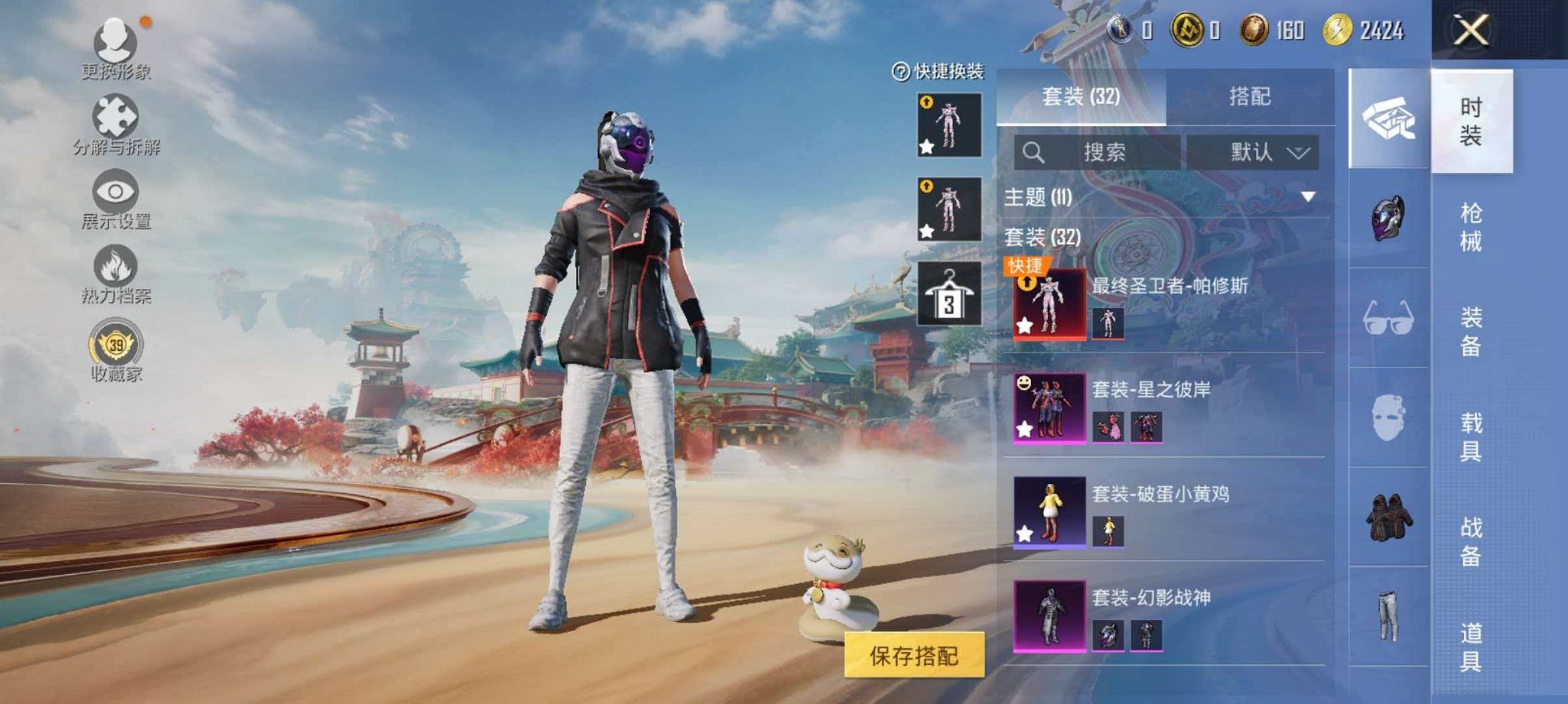Image resolution: width=1568 pixels, height=704 pixels.
Task: Close the wardrobe with the X button
Action: [1471, 31]
